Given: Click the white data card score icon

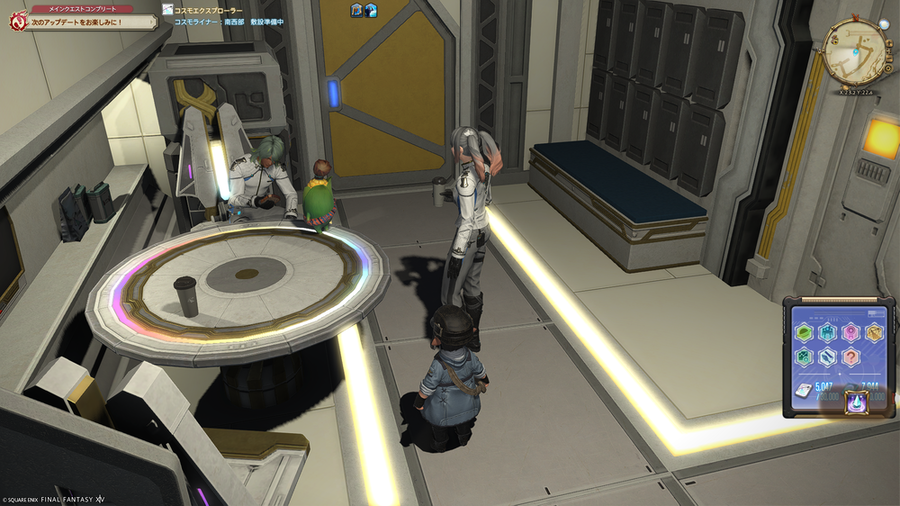Looking at the screenshot, I should tap(803, 391).
